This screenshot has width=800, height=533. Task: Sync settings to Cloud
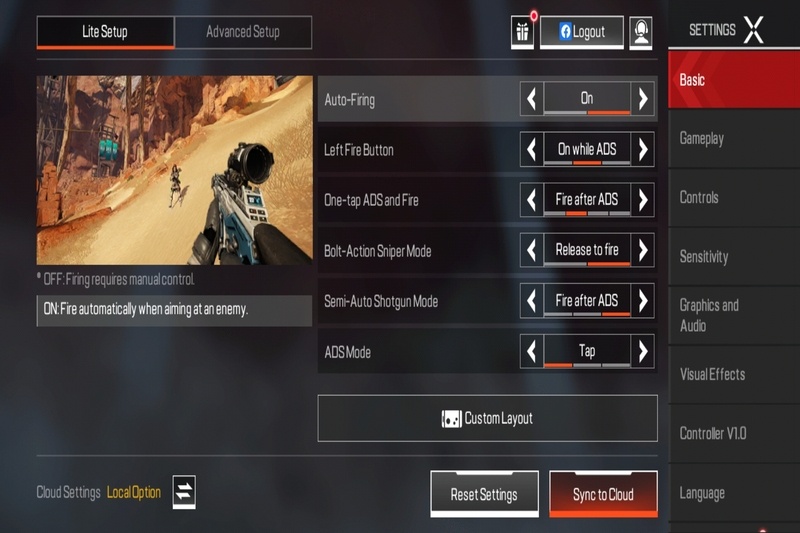[x=603, y=494]
